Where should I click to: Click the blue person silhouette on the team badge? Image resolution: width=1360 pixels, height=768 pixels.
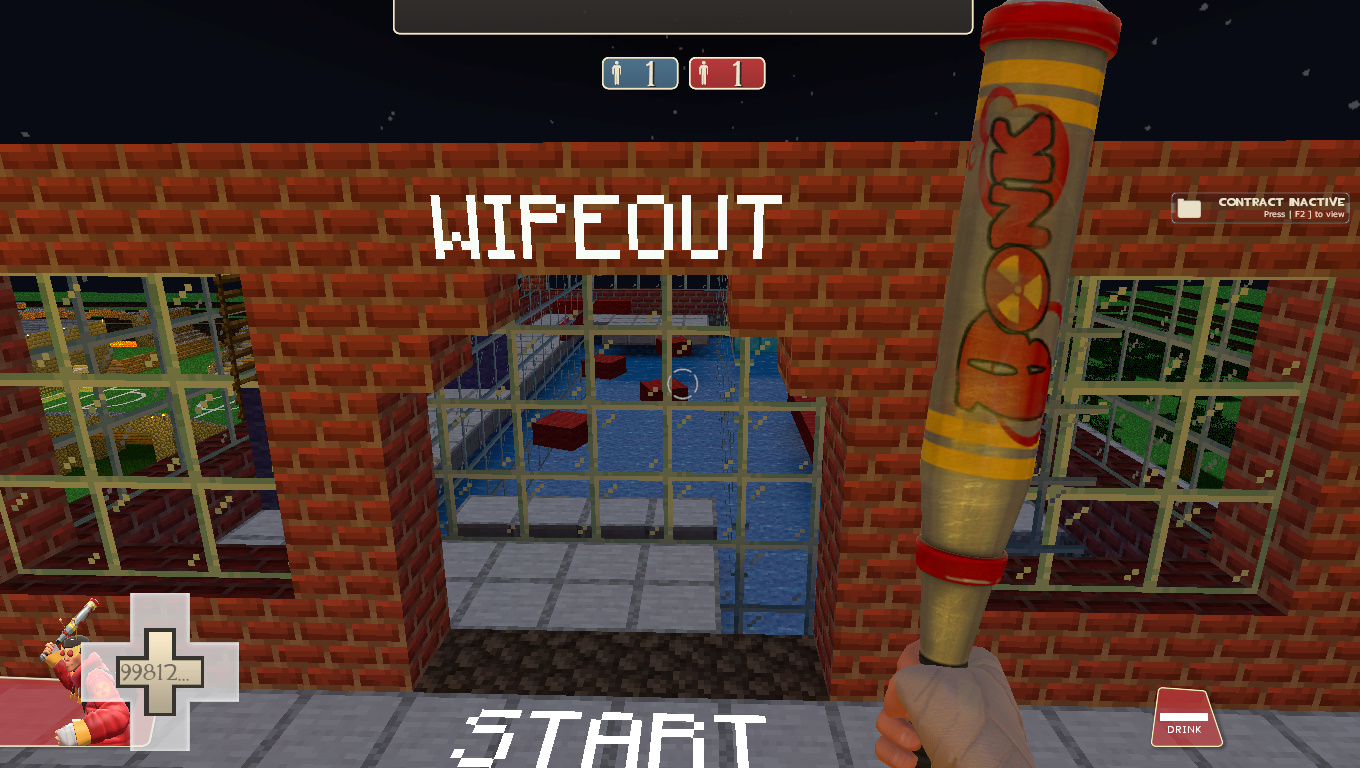618,72
